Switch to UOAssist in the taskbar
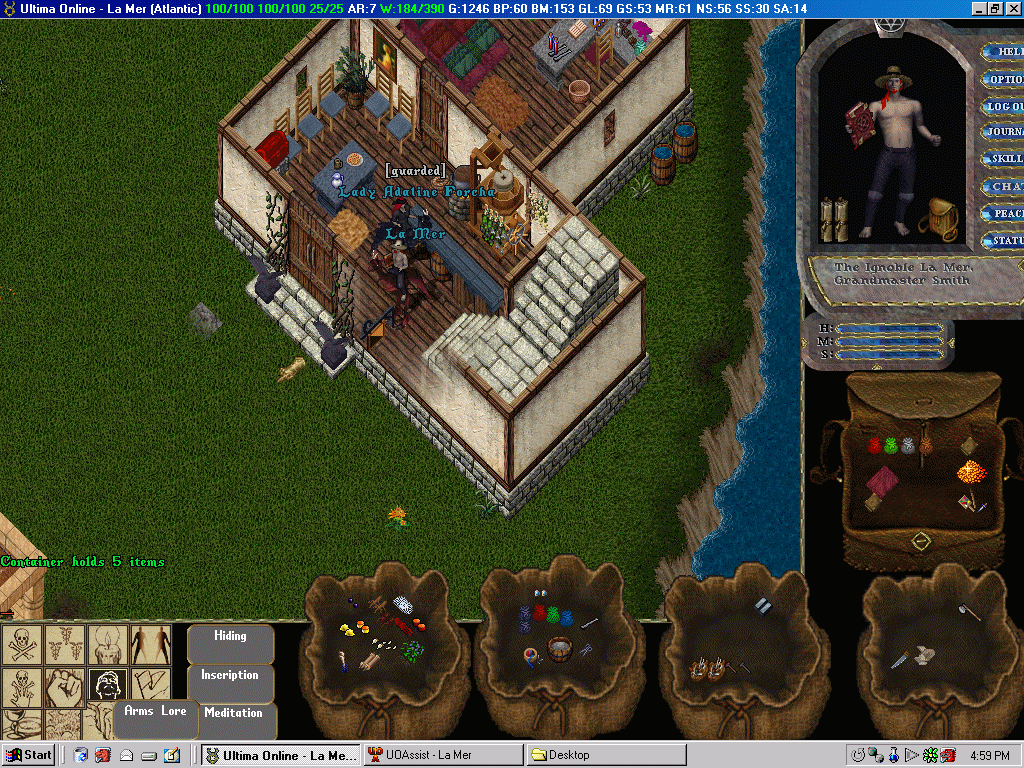Viewport: 1024px width, 768px height. (x=442, y=755)
